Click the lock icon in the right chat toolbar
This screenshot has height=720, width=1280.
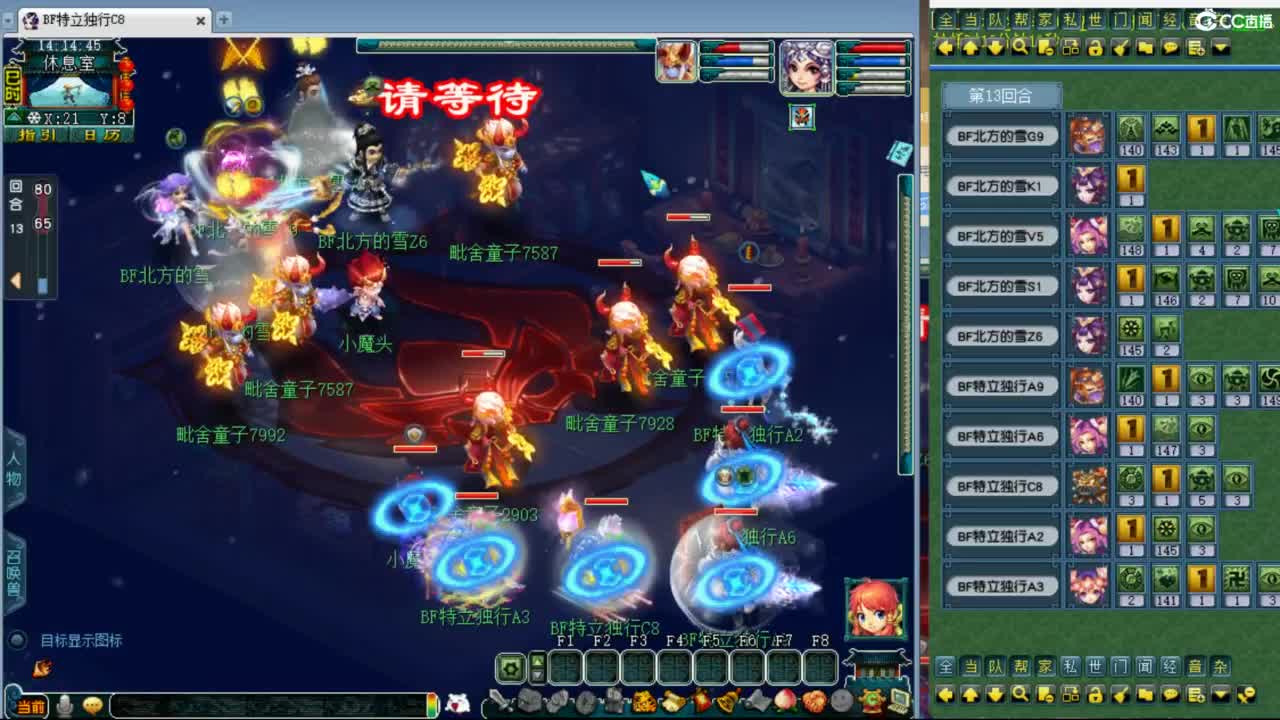pyautogui.click(x=1094, y=46)
